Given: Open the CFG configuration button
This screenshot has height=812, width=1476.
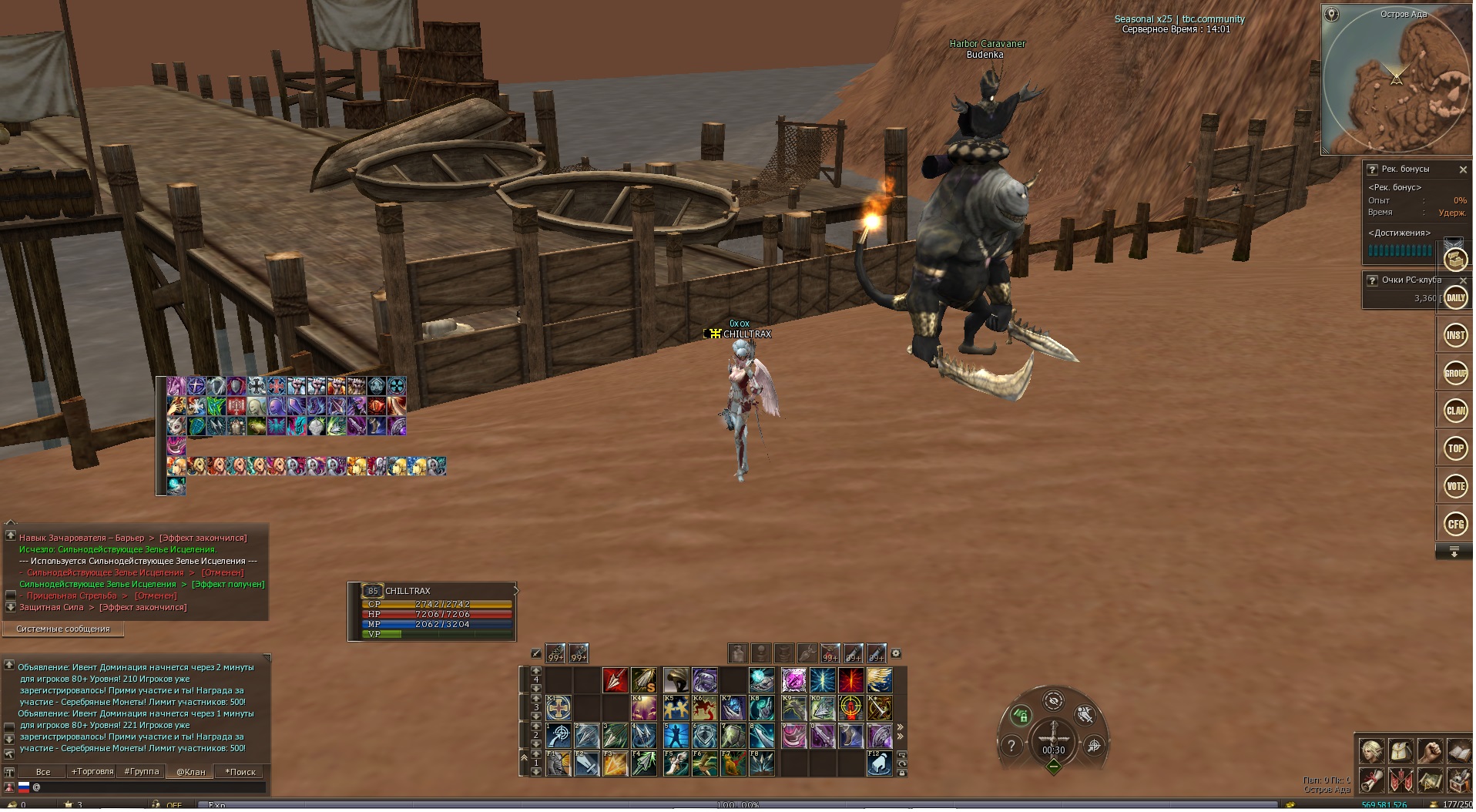Looking at the screenshot, I should point(1455,525).
